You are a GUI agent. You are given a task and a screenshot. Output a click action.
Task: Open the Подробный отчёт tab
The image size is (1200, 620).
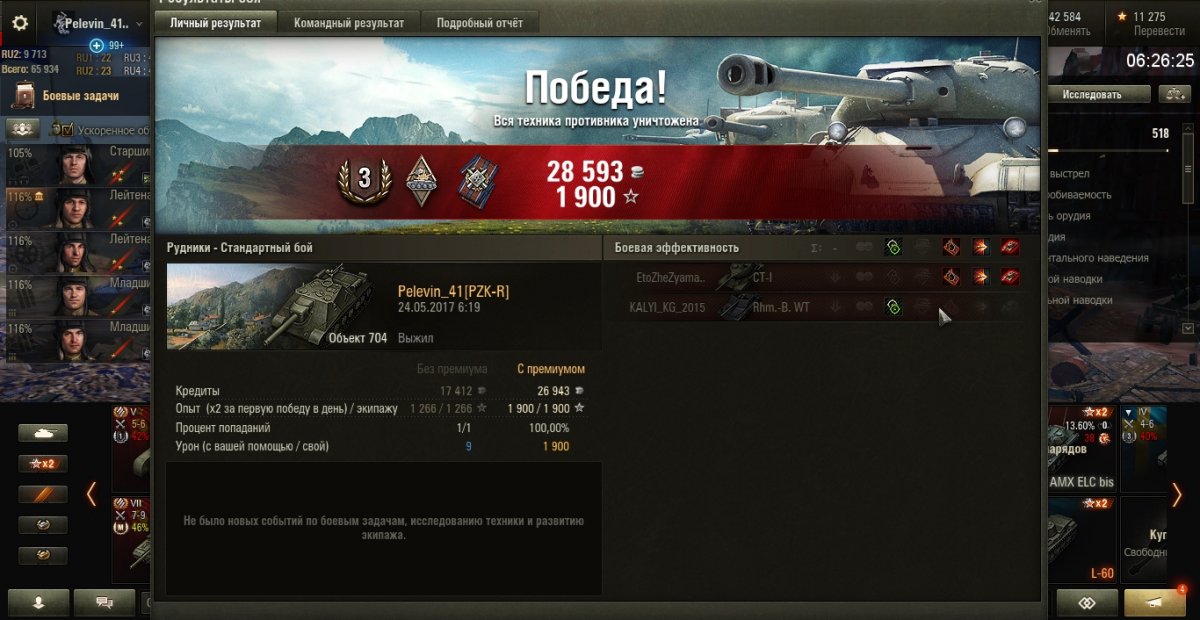pyautogui.click(x=479, y=23)
